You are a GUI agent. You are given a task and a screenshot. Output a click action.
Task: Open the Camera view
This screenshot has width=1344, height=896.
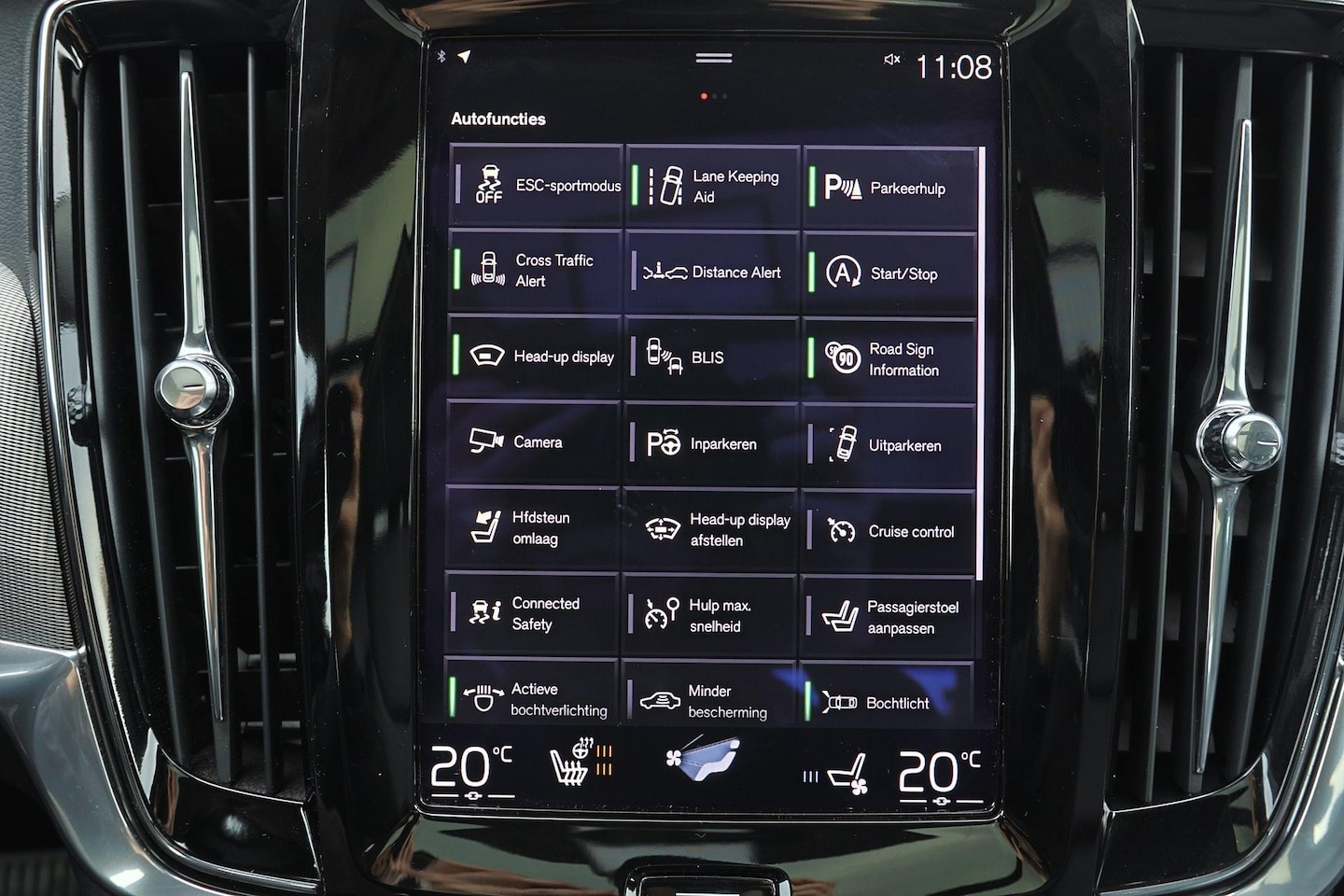click(x=534, y=441)
